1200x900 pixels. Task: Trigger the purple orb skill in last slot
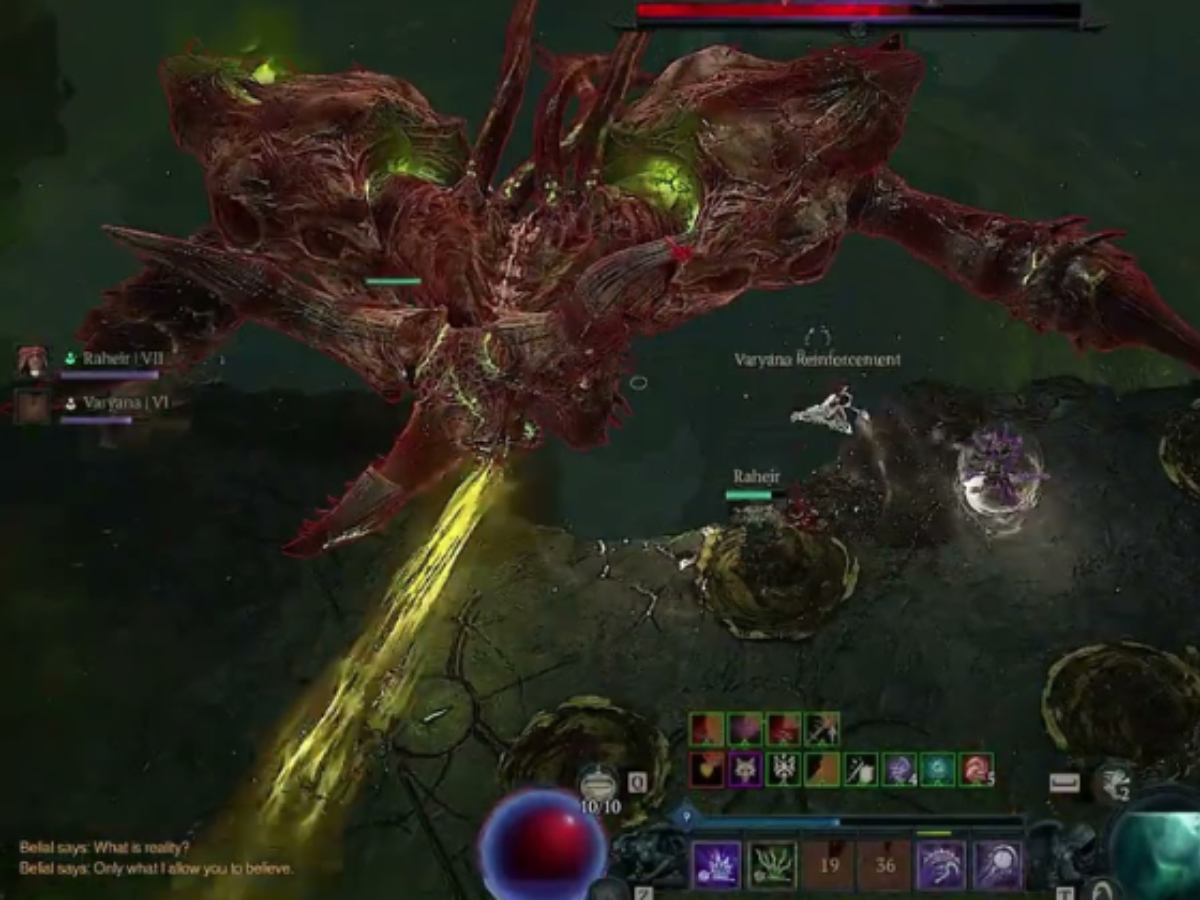coord(997,865)
